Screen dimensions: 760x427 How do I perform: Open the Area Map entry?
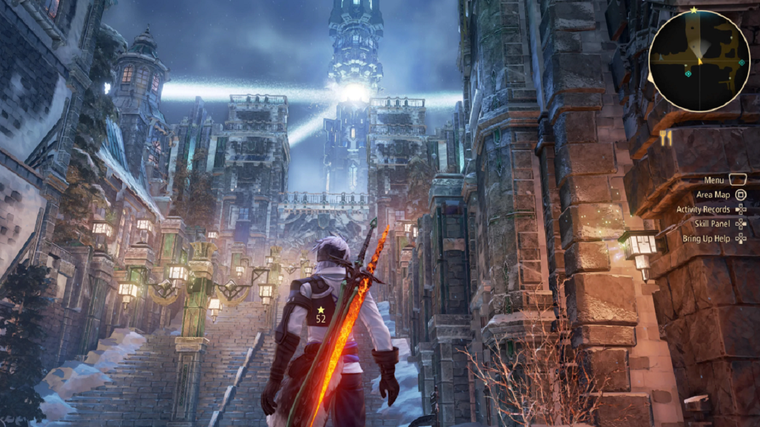click(x=713, y=195)
